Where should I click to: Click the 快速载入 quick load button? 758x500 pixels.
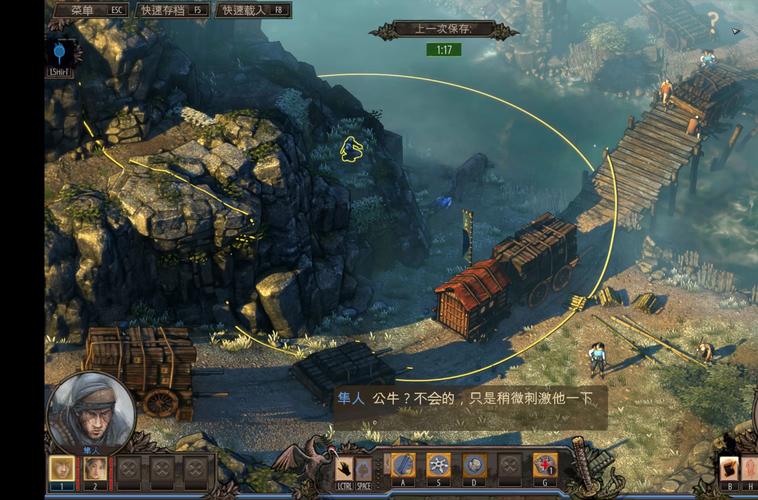click(x=249, y=10)
